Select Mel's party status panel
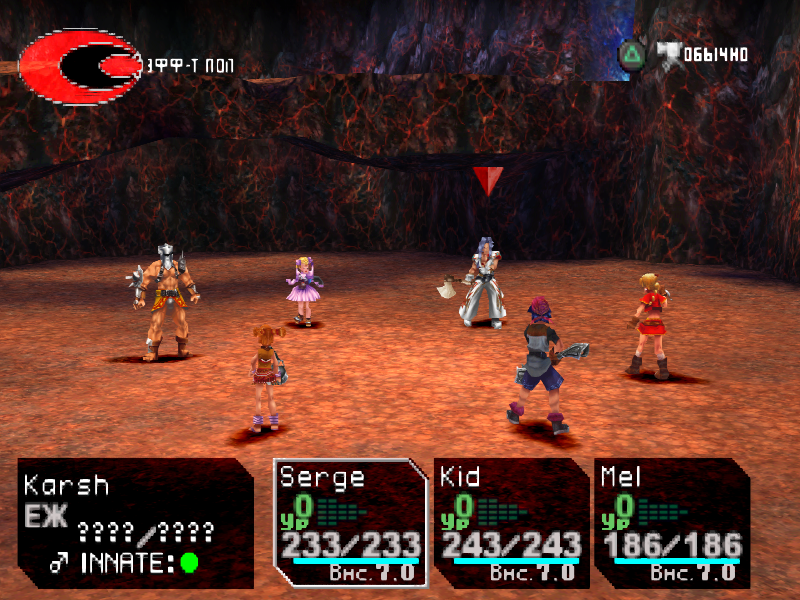The image size is (800, 600). pyautogui.click(x=671, y=522)
